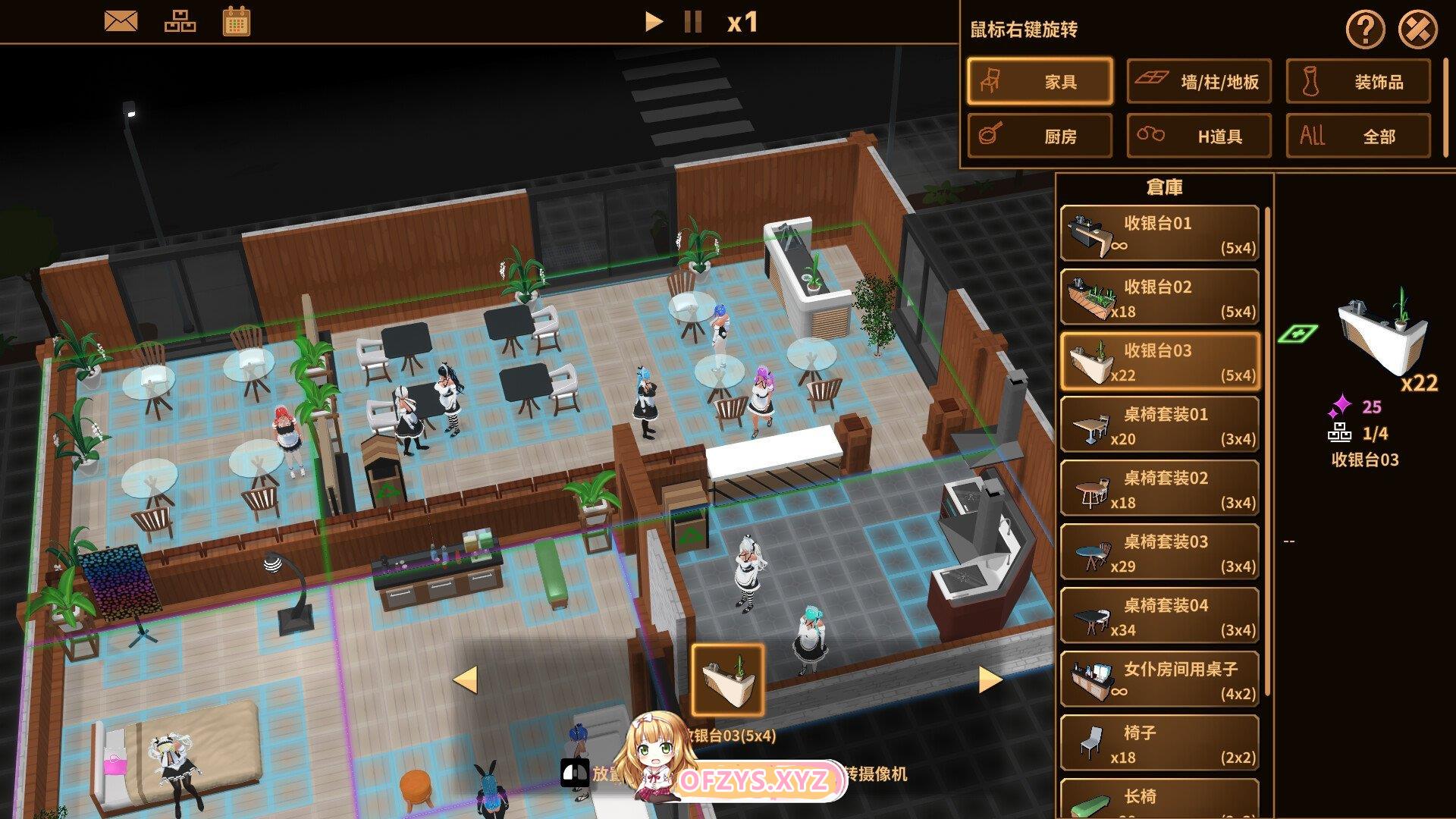Click the right yellow arrow
The image size is (1456, 819).
(989, 679)
